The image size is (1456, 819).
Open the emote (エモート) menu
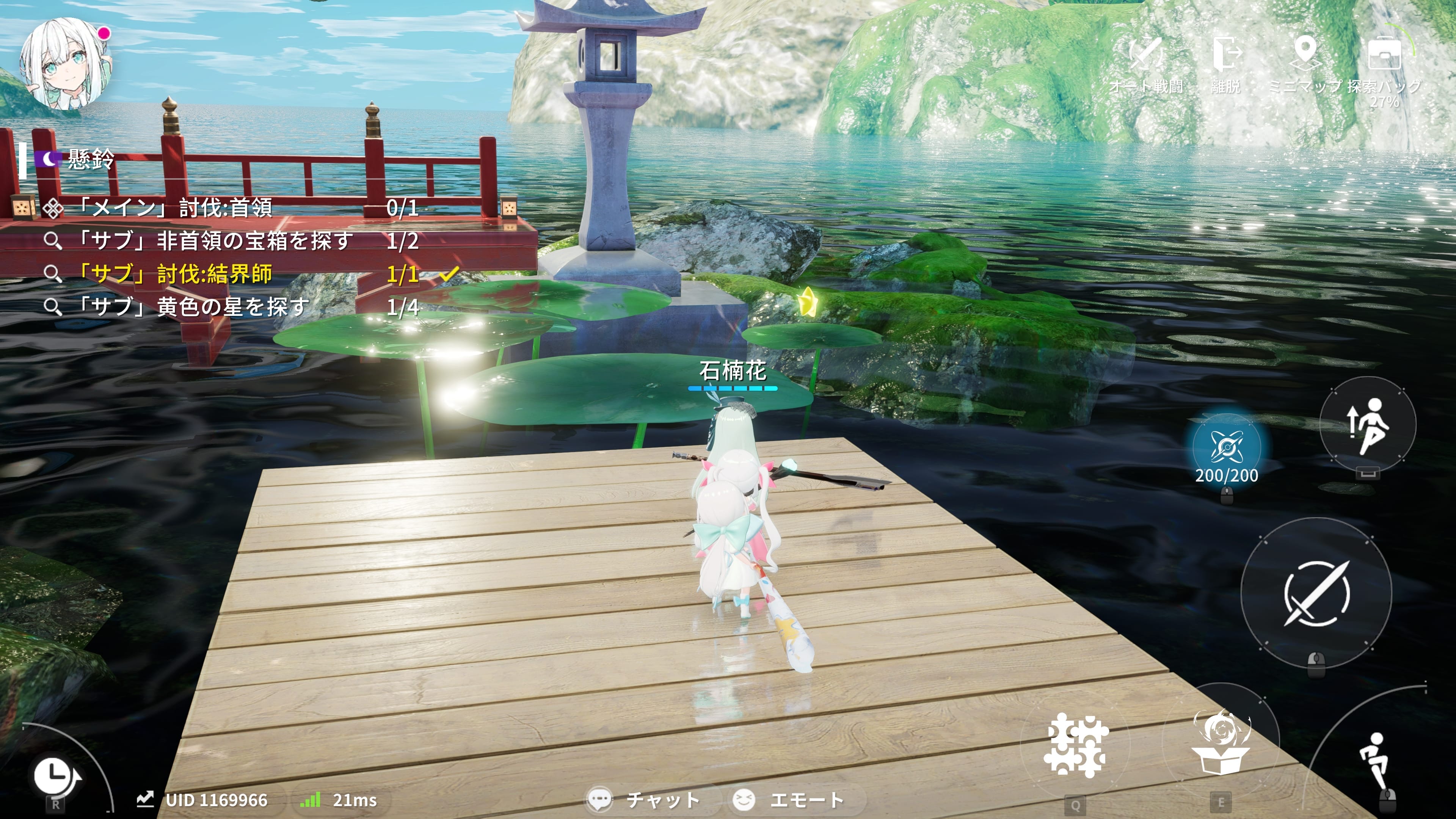[789, 800]
